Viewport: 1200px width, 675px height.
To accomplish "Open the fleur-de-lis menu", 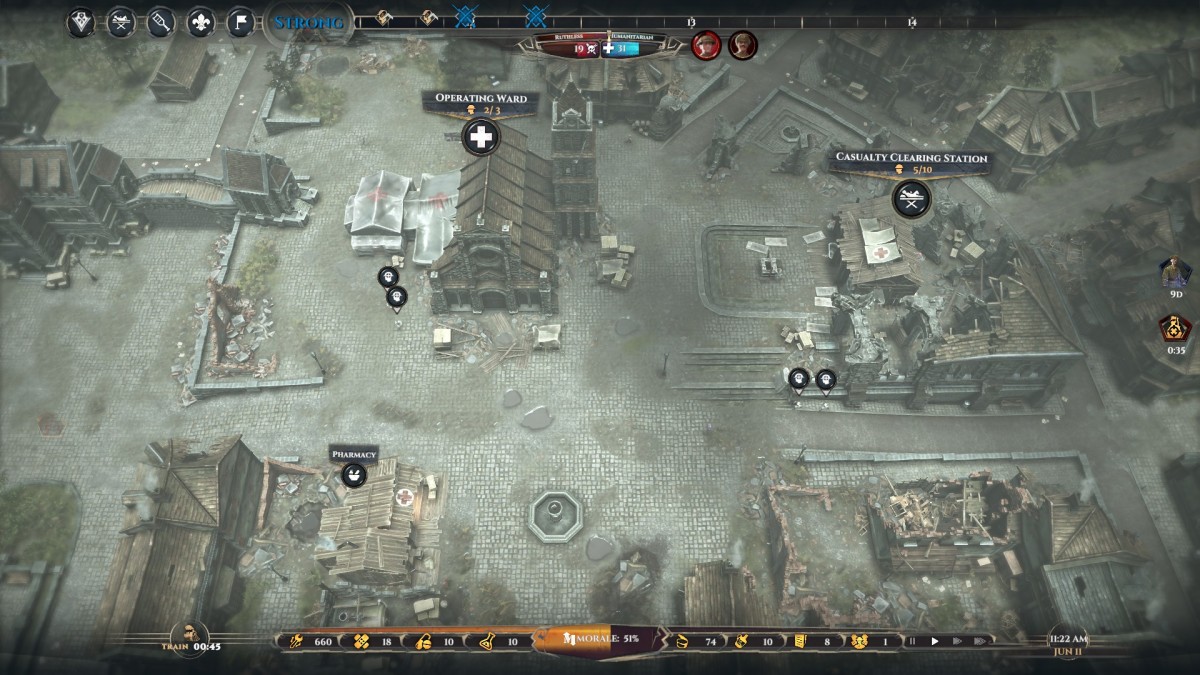I will [x=201, y=22].
